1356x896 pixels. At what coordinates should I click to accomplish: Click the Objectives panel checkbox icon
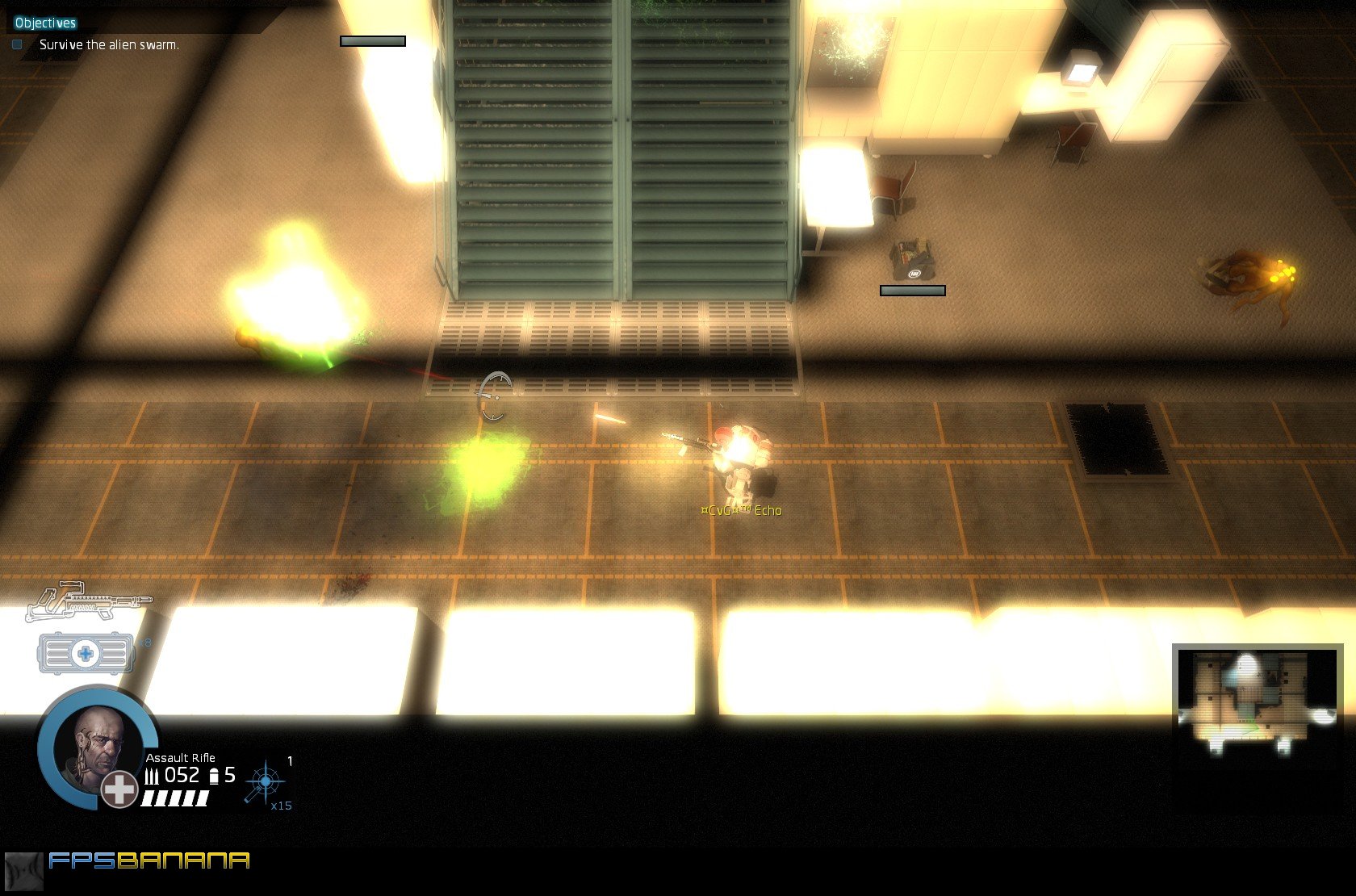coord(16,46)
